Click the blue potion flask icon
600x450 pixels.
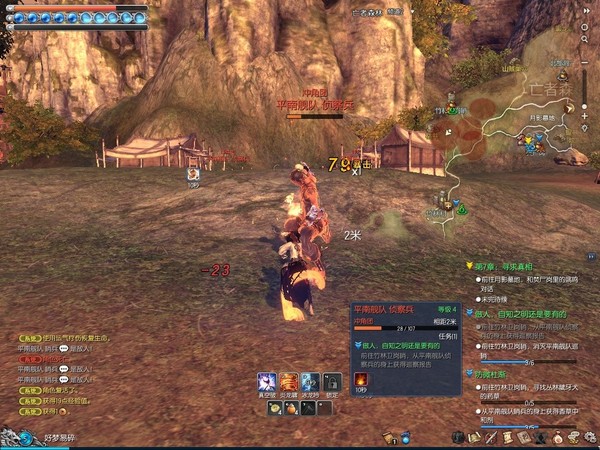(x=406, y=438)
